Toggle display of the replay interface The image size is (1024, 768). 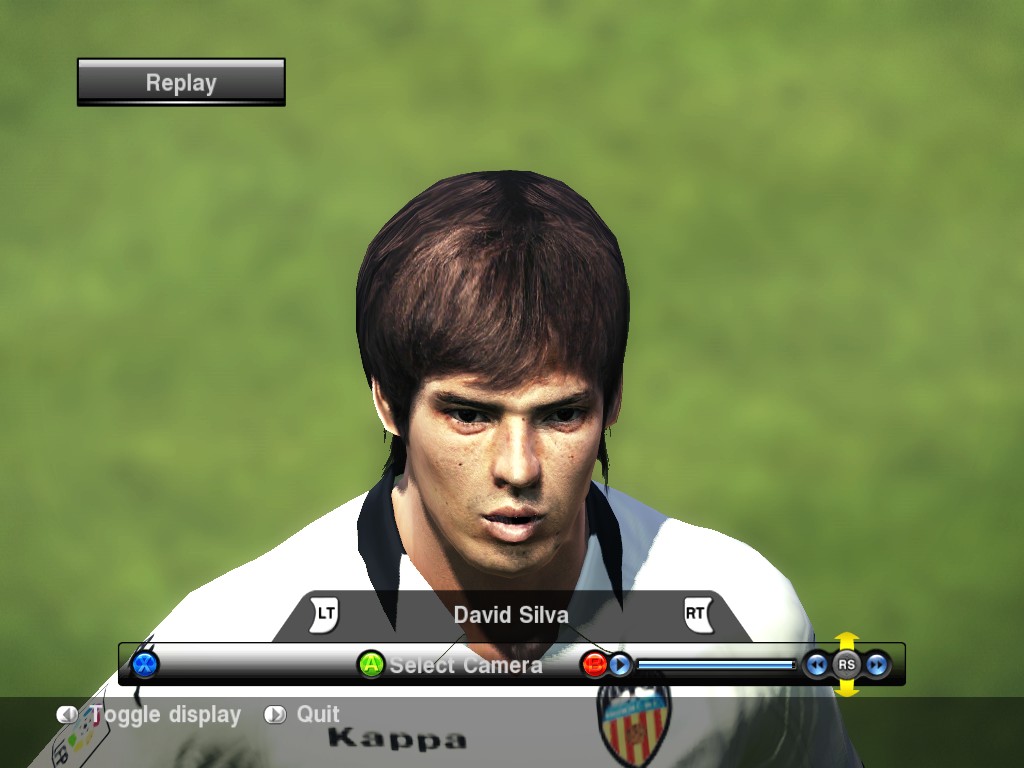(x=165, y=715)
